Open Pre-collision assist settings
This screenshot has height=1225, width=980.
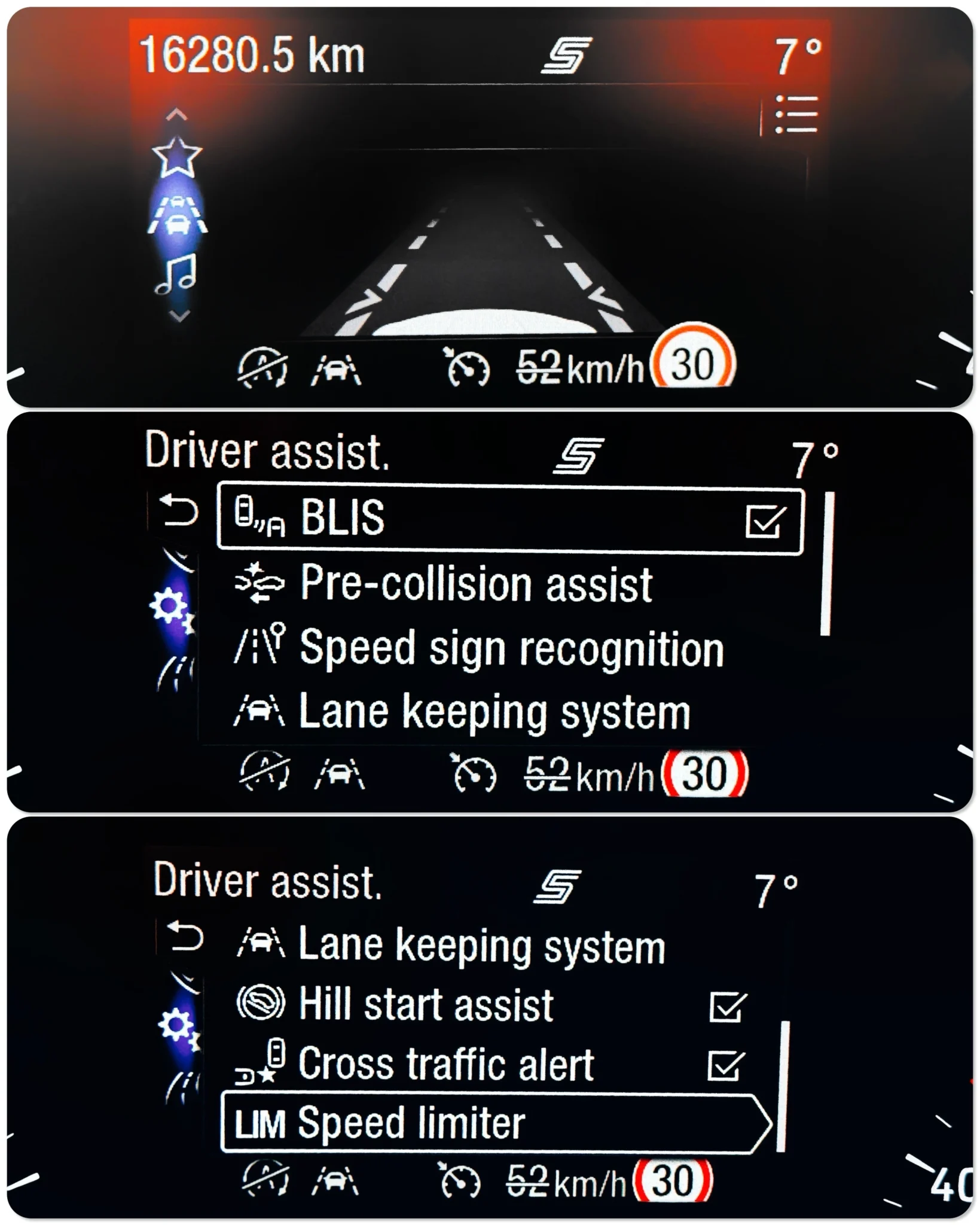point(475,584)
